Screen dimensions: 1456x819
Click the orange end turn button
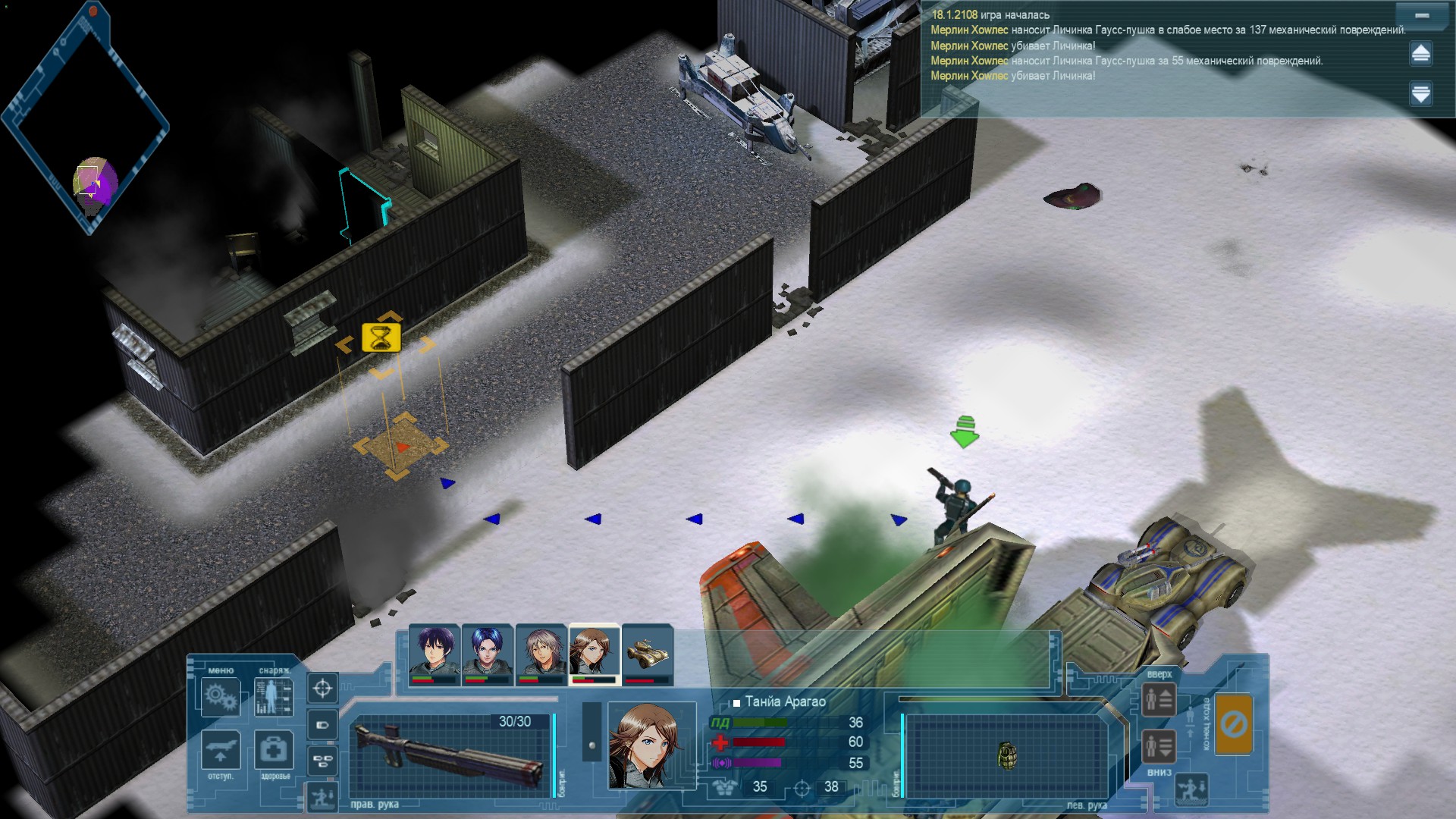[x=1234, y=724]
